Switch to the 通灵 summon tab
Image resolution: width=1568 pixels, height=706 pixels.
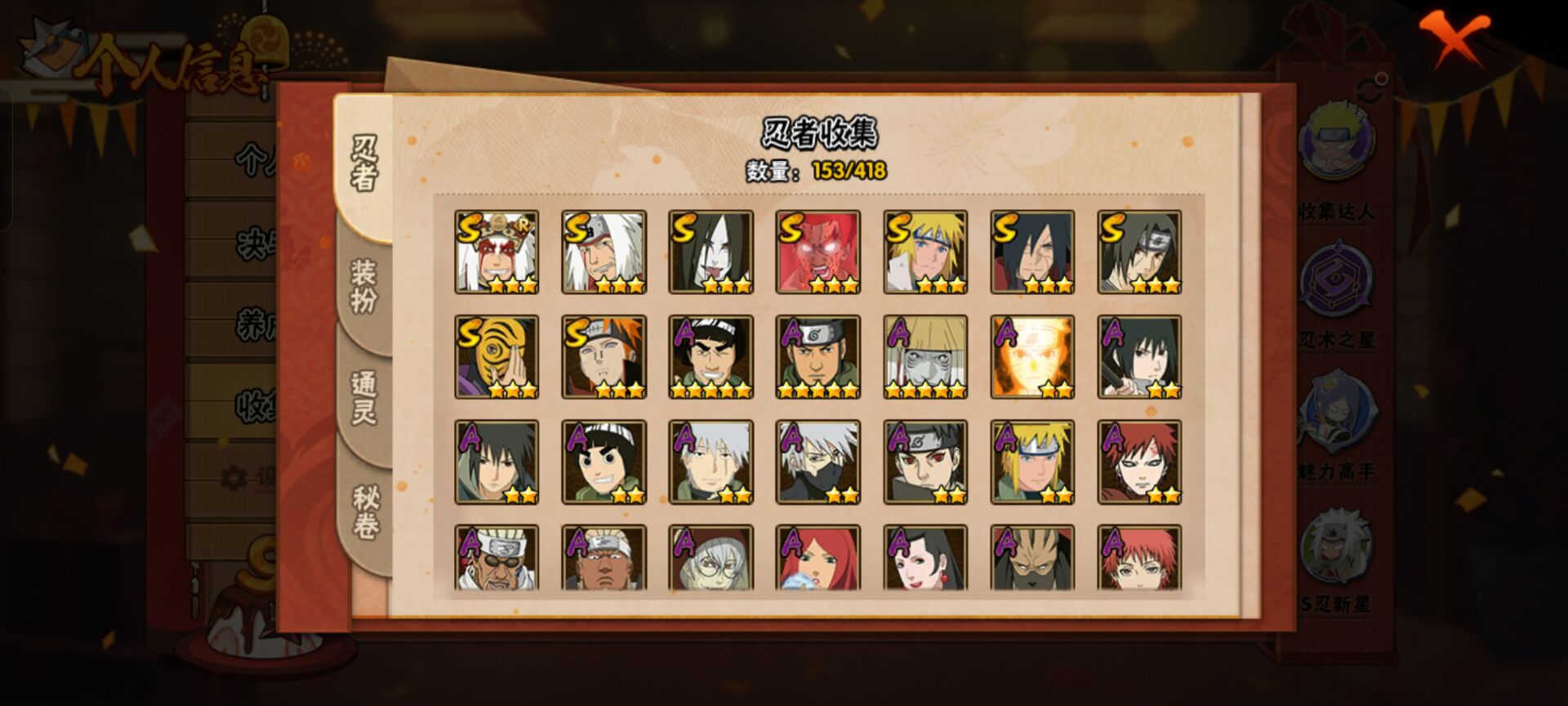coord(364,398)
